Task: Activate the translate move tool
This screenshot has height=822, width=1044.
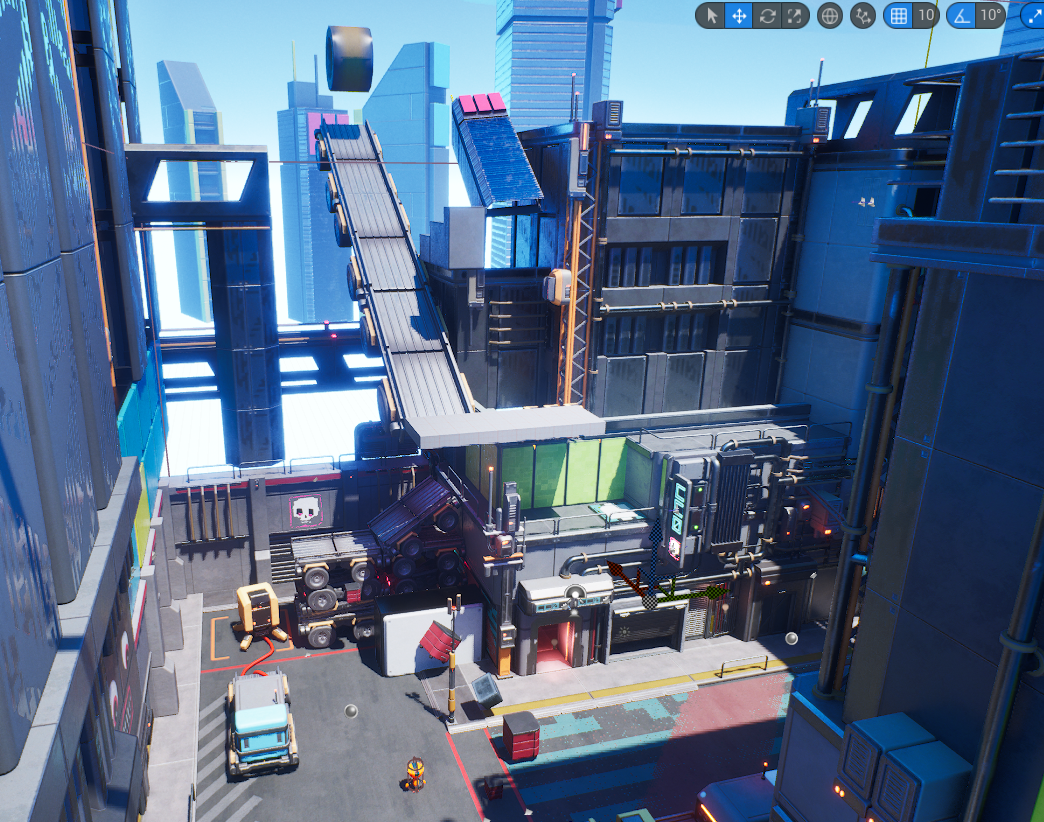Action: pos(739,15)
